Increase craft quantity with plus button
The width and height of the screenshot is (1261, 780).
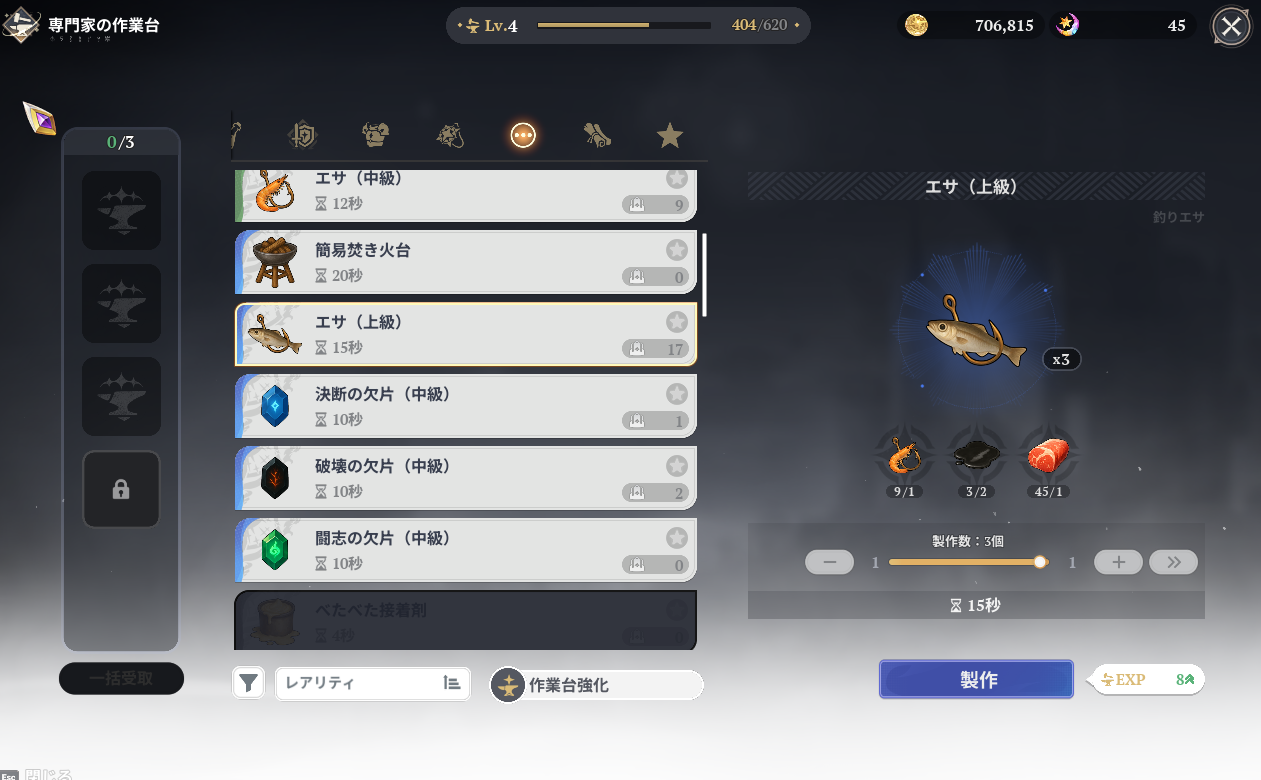coord(1118,562)
